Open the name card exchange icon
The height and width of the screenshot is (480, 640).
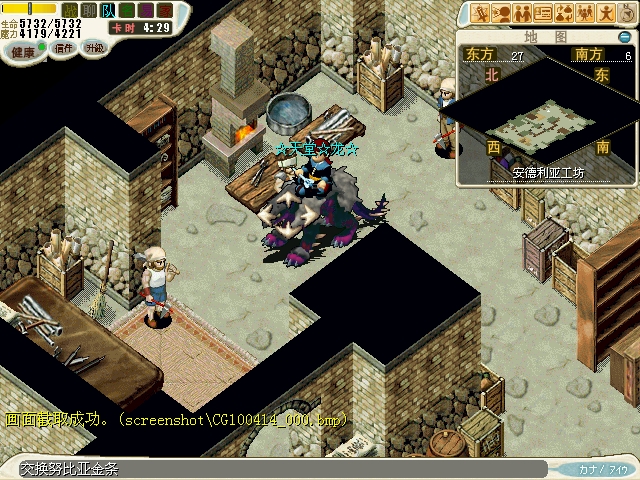click(543, 13)
